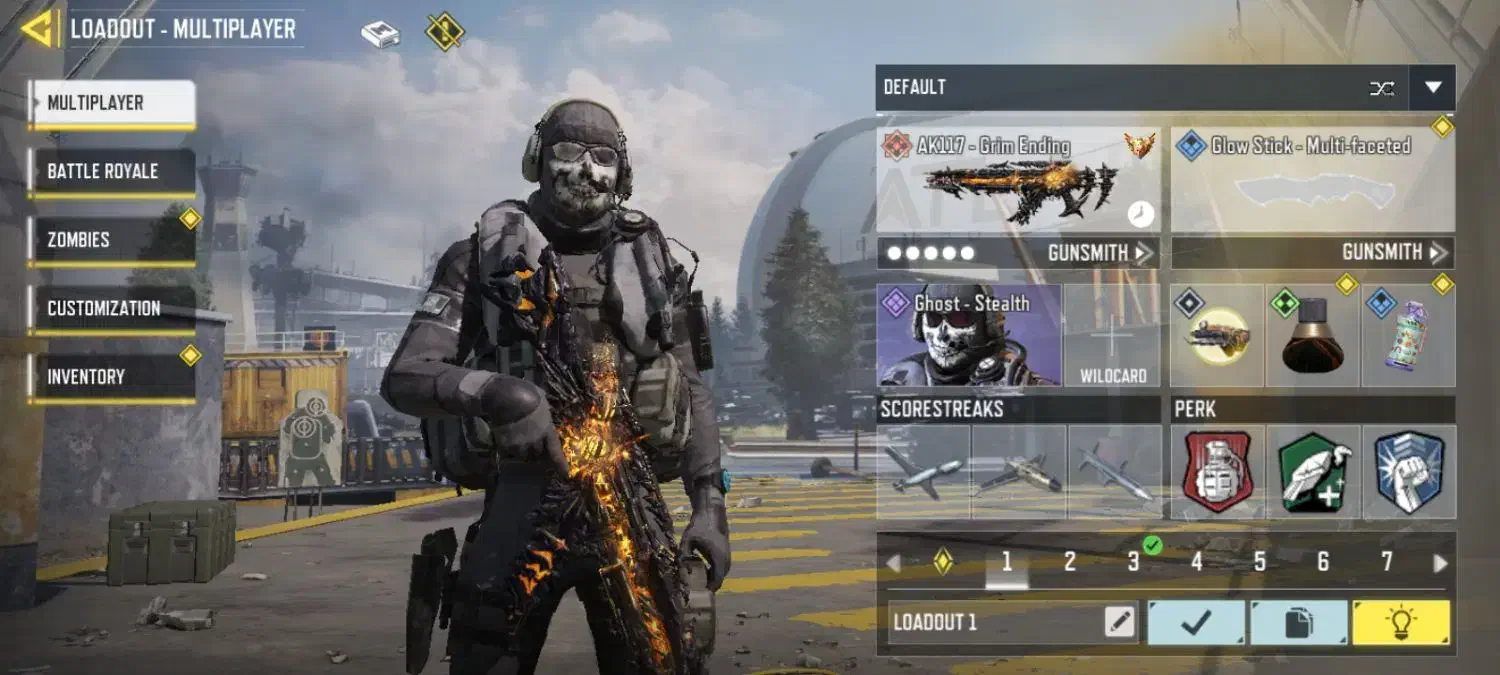Screen dimensions: 1500x675
Task: Click the yellow lightbulb recommendation button
Action: pyautogui.click(x=1401, y=623)
